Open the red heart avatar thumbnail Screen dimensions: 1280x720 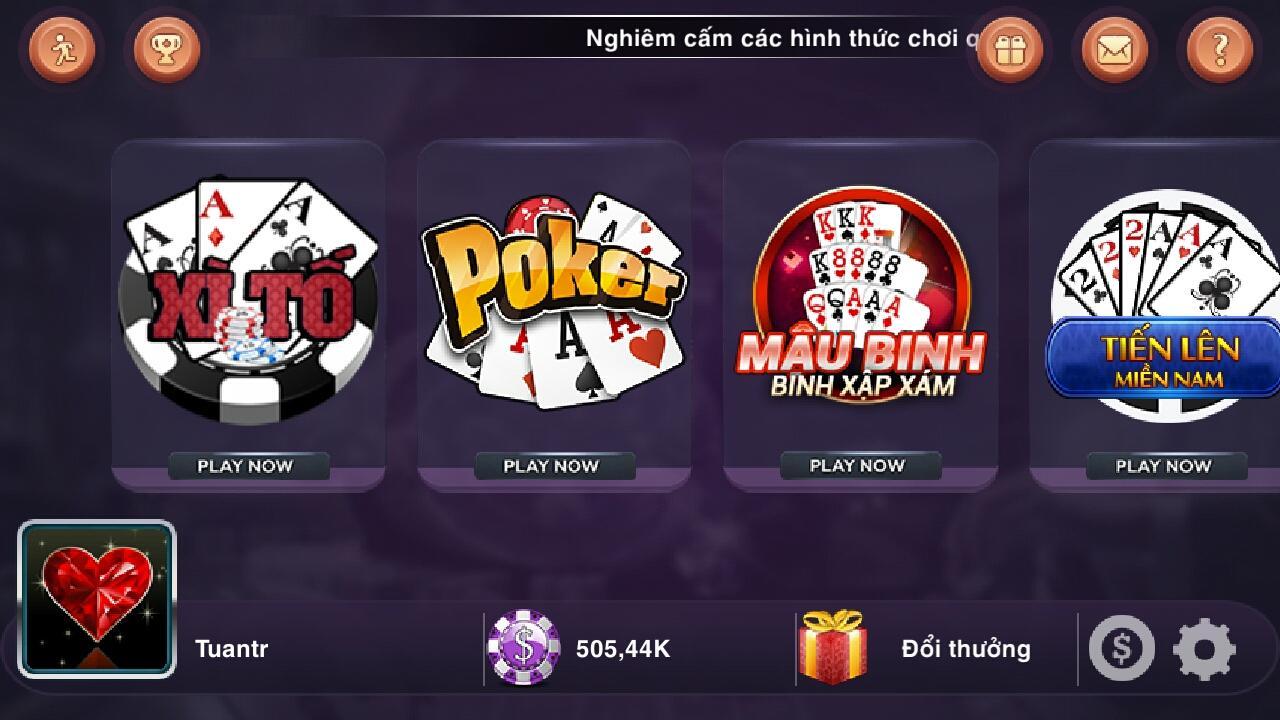[97, 595]
